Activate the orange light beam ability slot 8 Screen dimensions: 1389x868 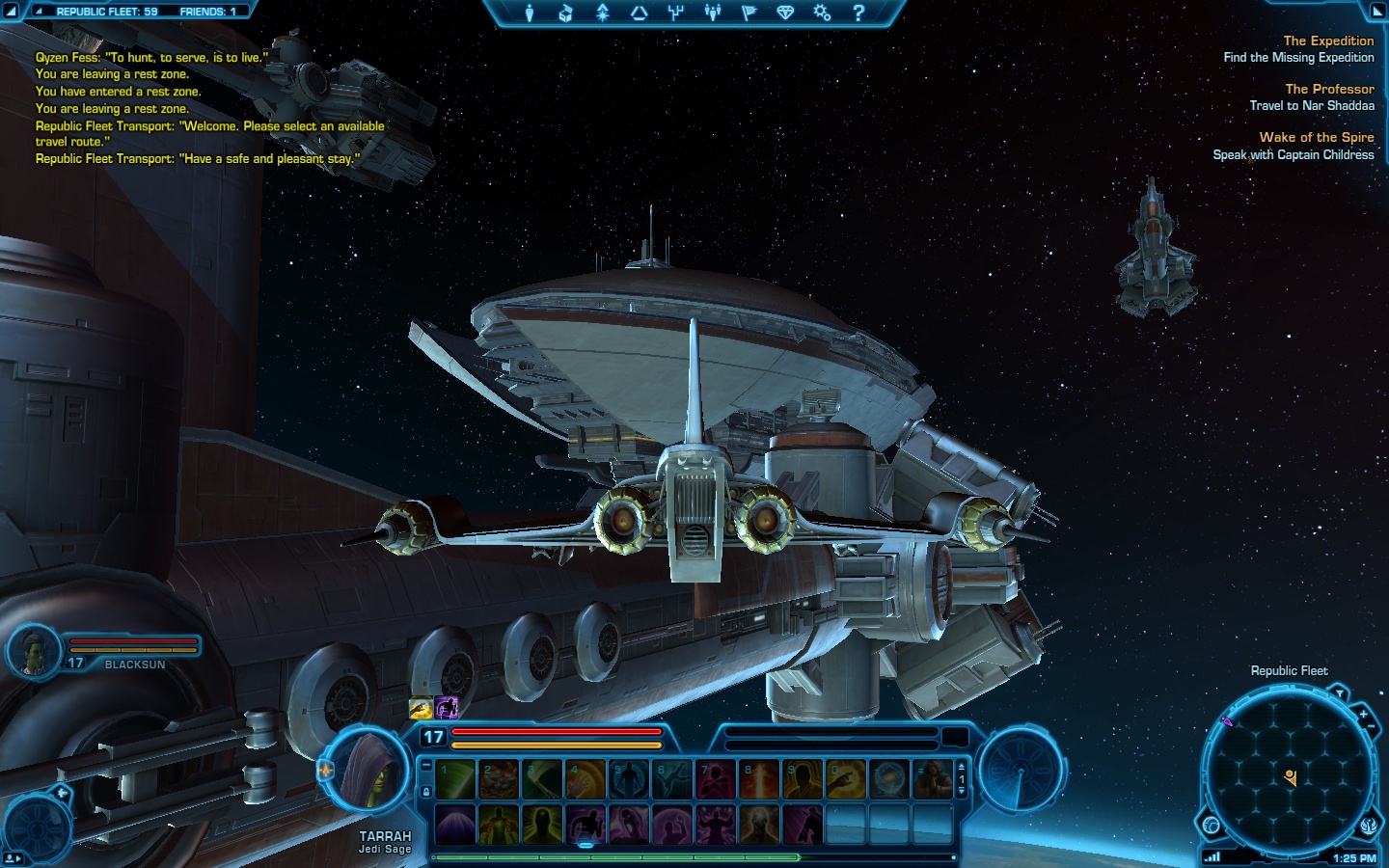(x=759, y=779)
